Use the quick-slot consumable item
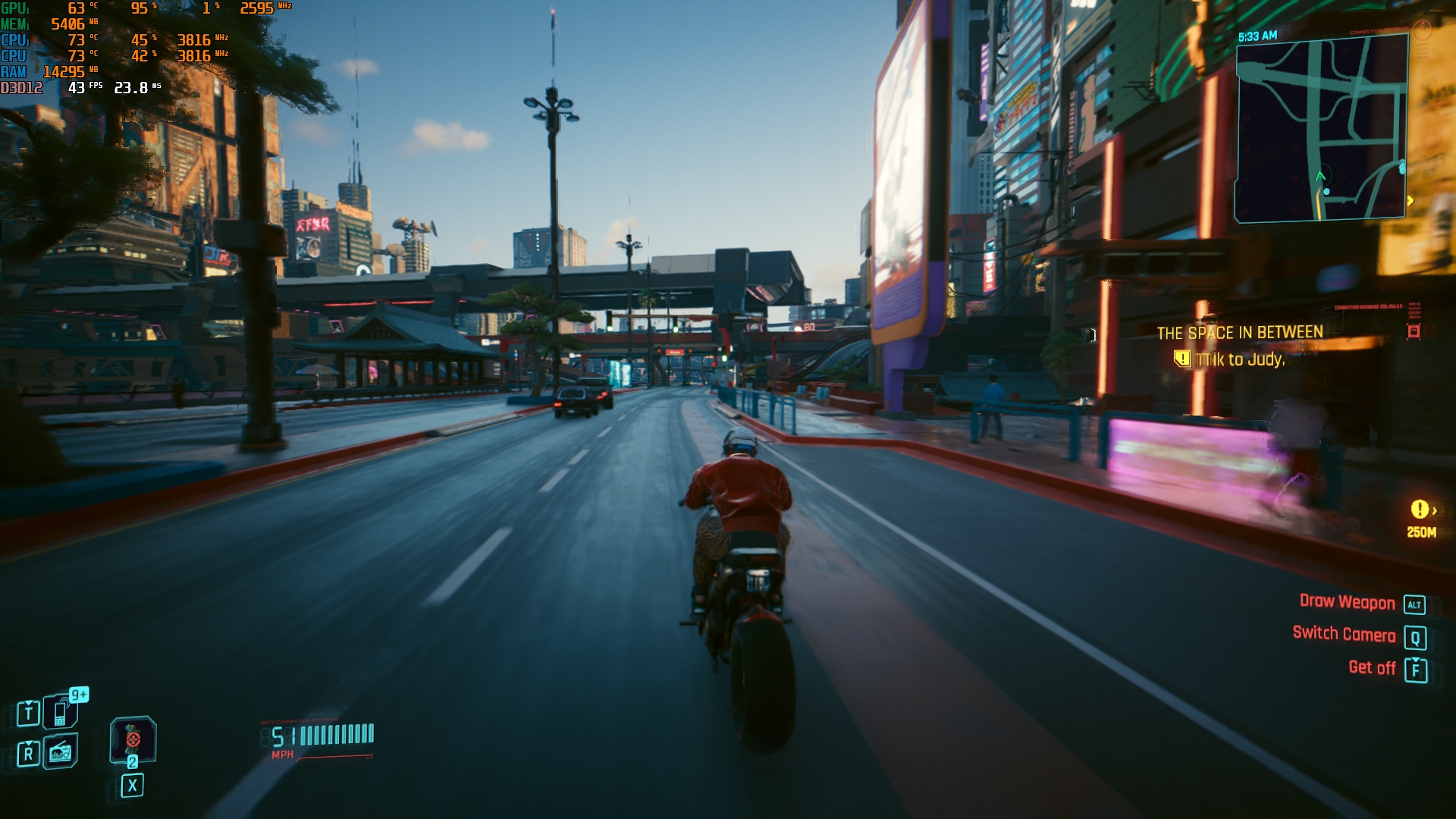Image resolution: width=1456 pixels, height=819 pixels. [x=133, y=739]
